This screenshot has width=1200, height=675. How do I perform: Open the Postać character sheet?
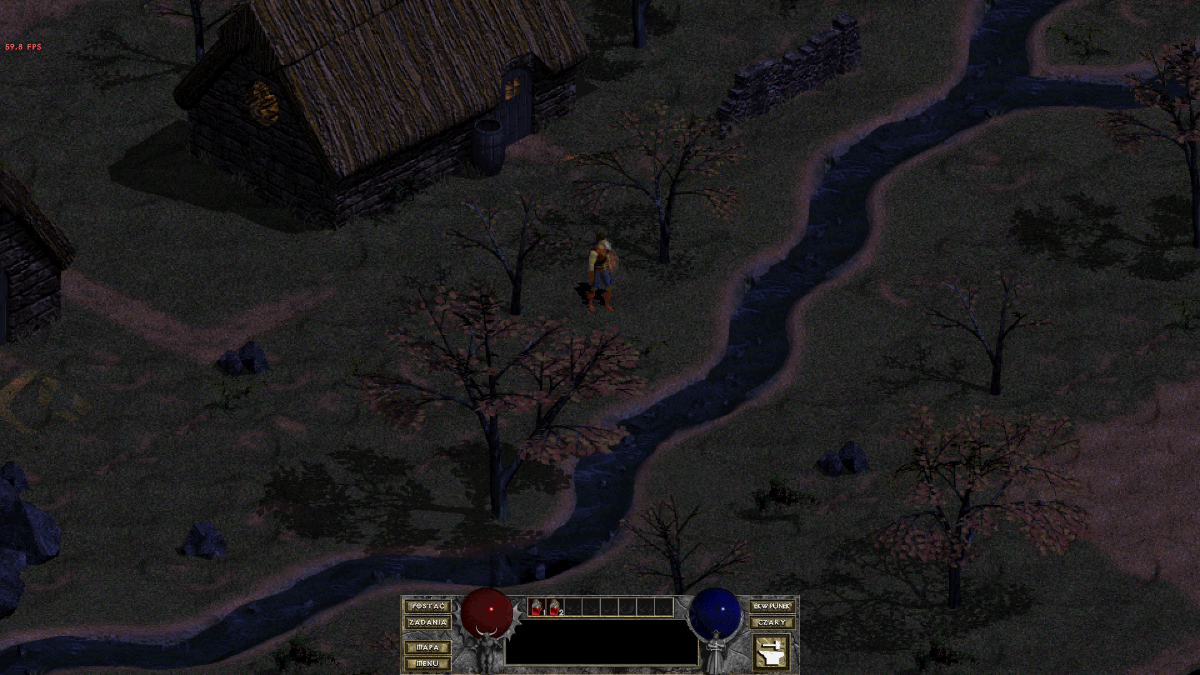pyautogui.click(x=427, y=606)
